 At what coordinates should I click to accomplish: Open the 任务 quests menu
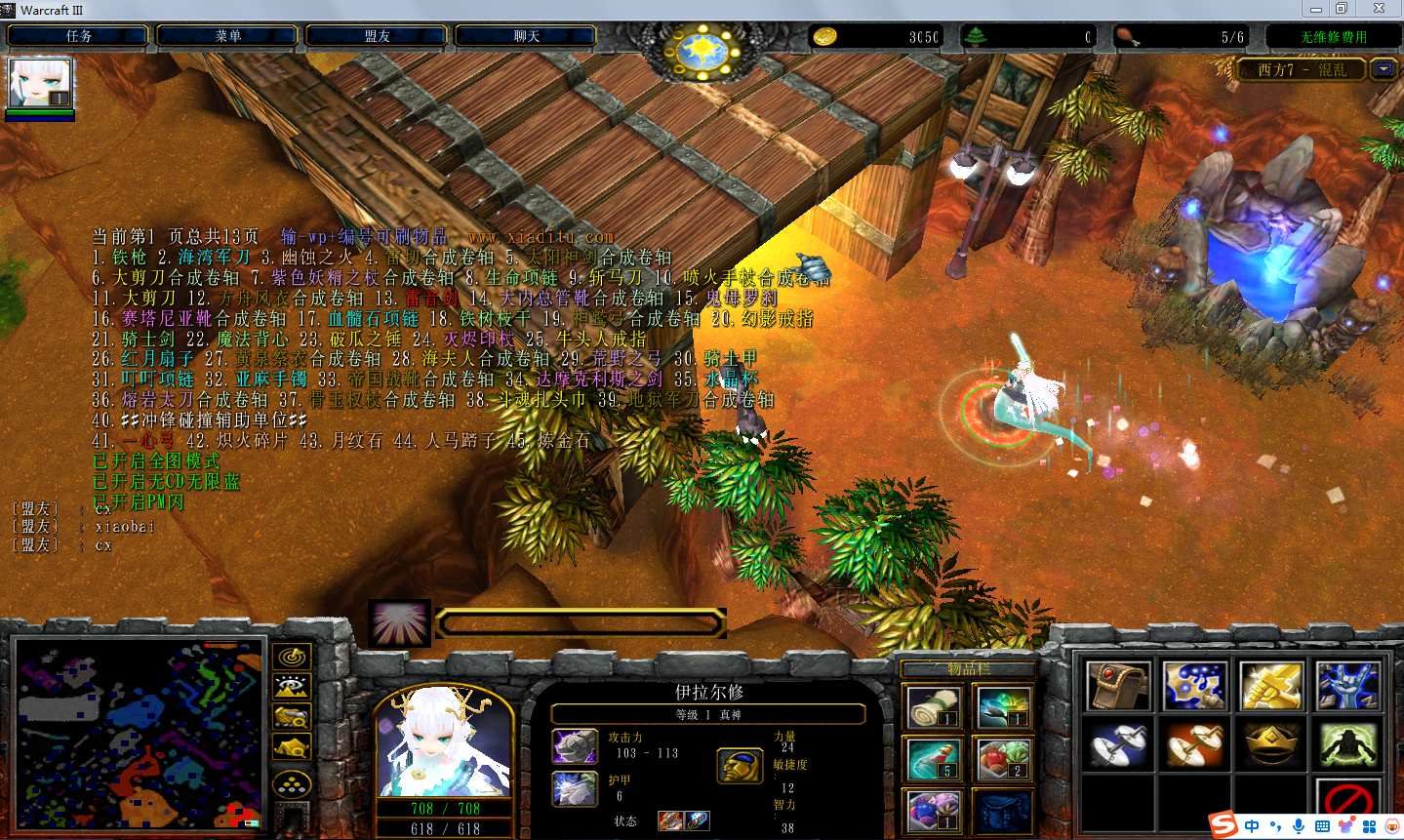78,36
